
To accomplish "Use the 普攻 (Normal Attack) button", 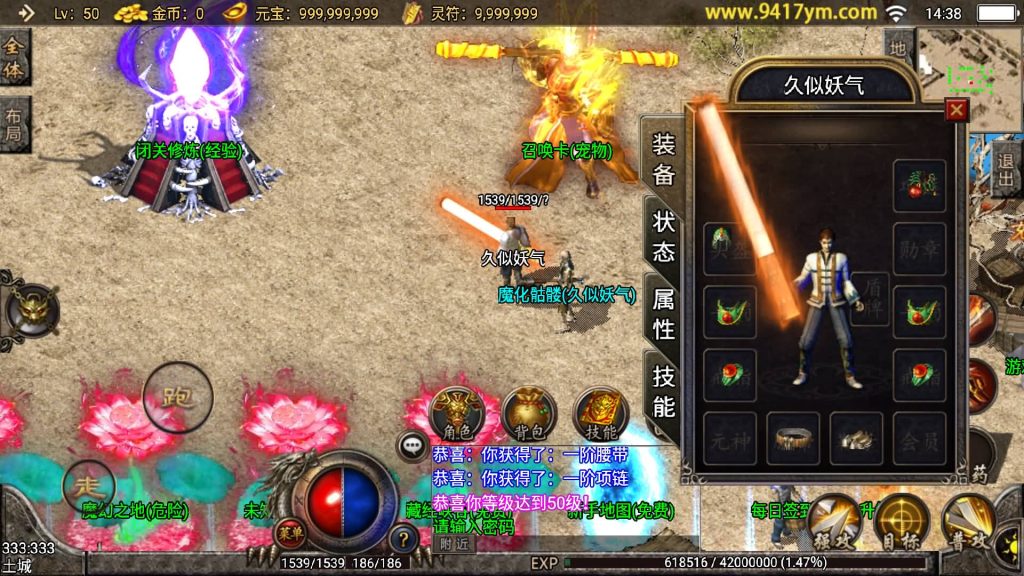I will tap(968, 521).
